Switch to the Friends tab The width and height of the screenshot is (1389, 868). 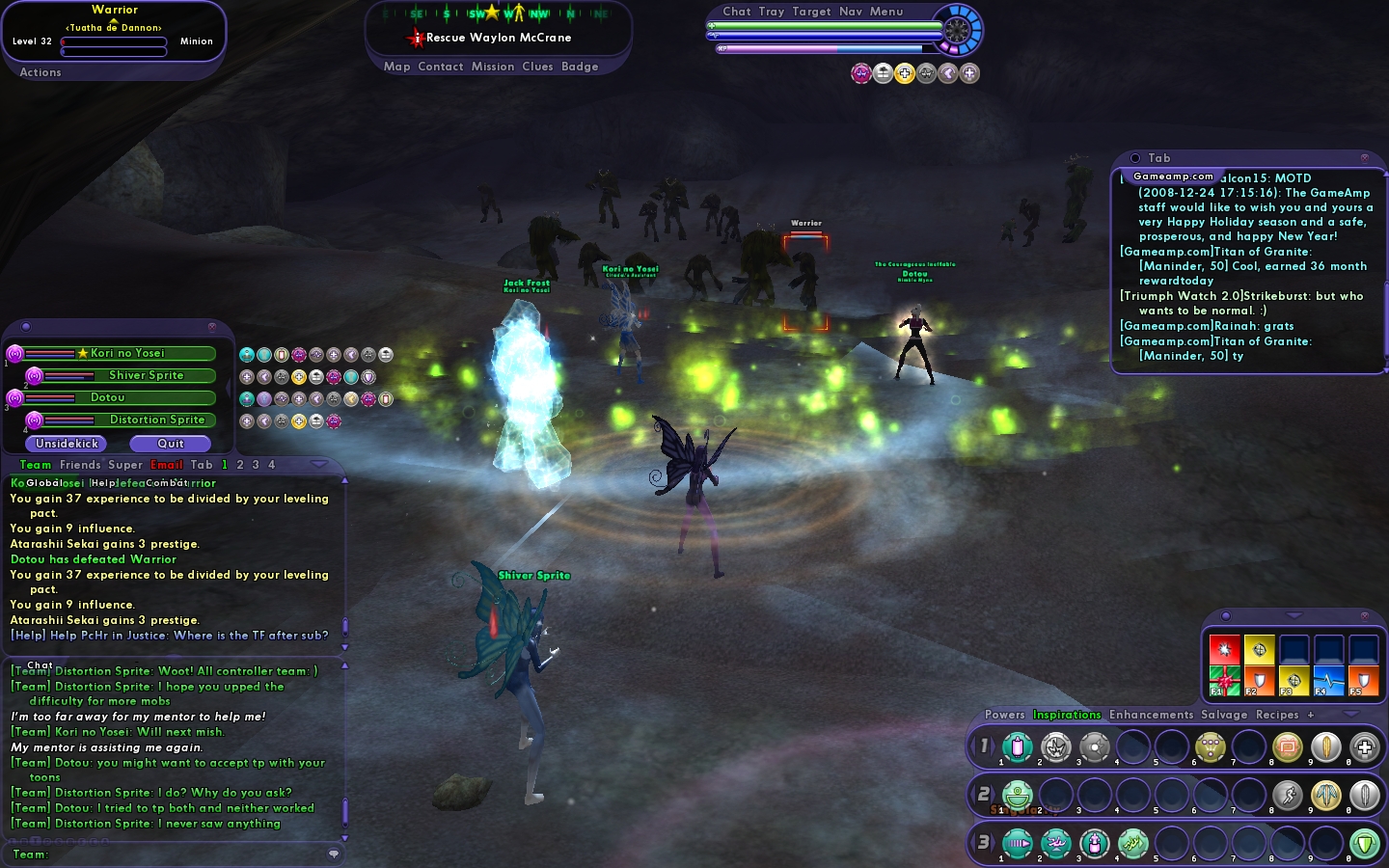point(80,465)
